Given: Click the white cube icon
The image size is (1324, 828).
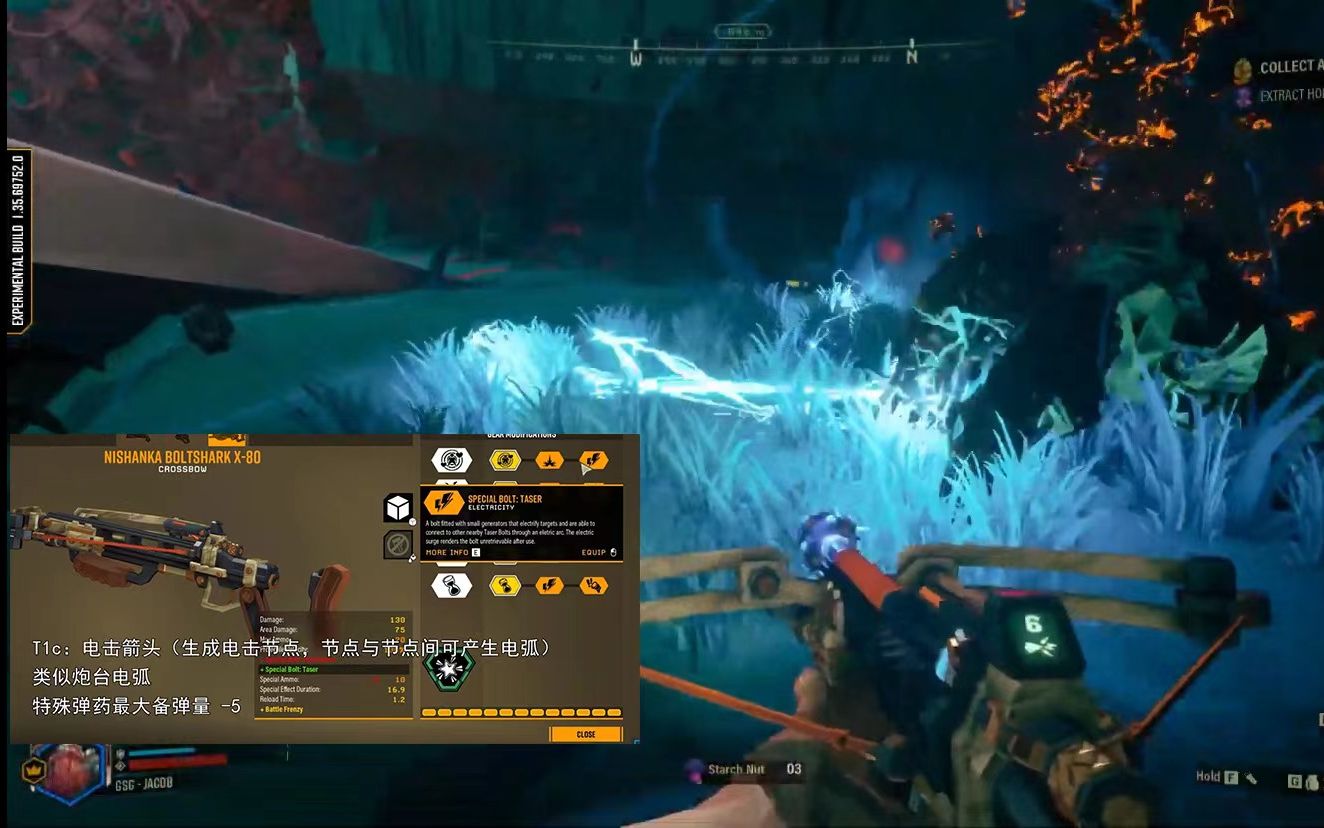Looking at the screenshot, I should click(398, 508).
